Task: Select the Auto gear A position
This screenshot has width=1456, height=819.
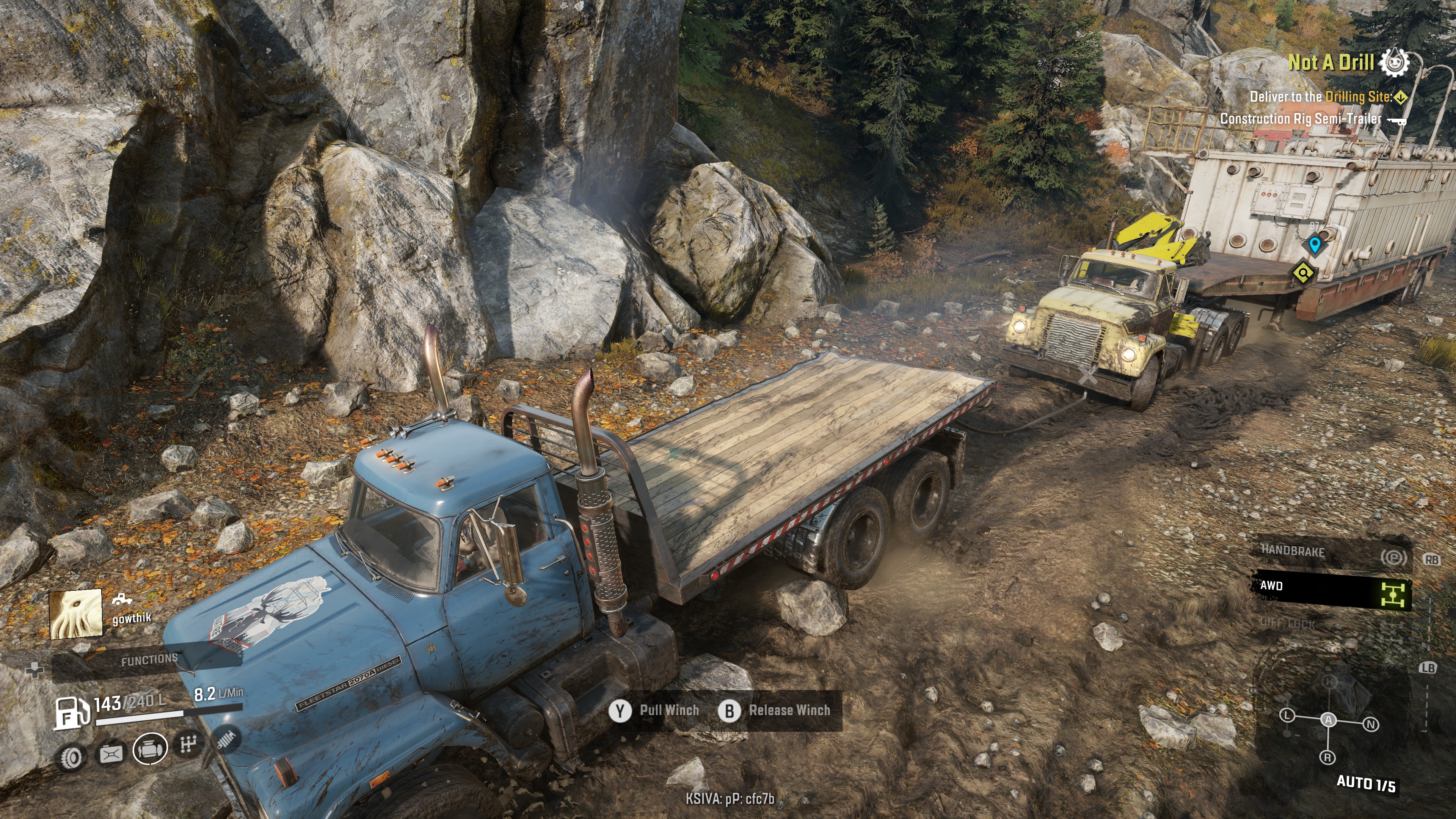Action: click(1328, 720)
